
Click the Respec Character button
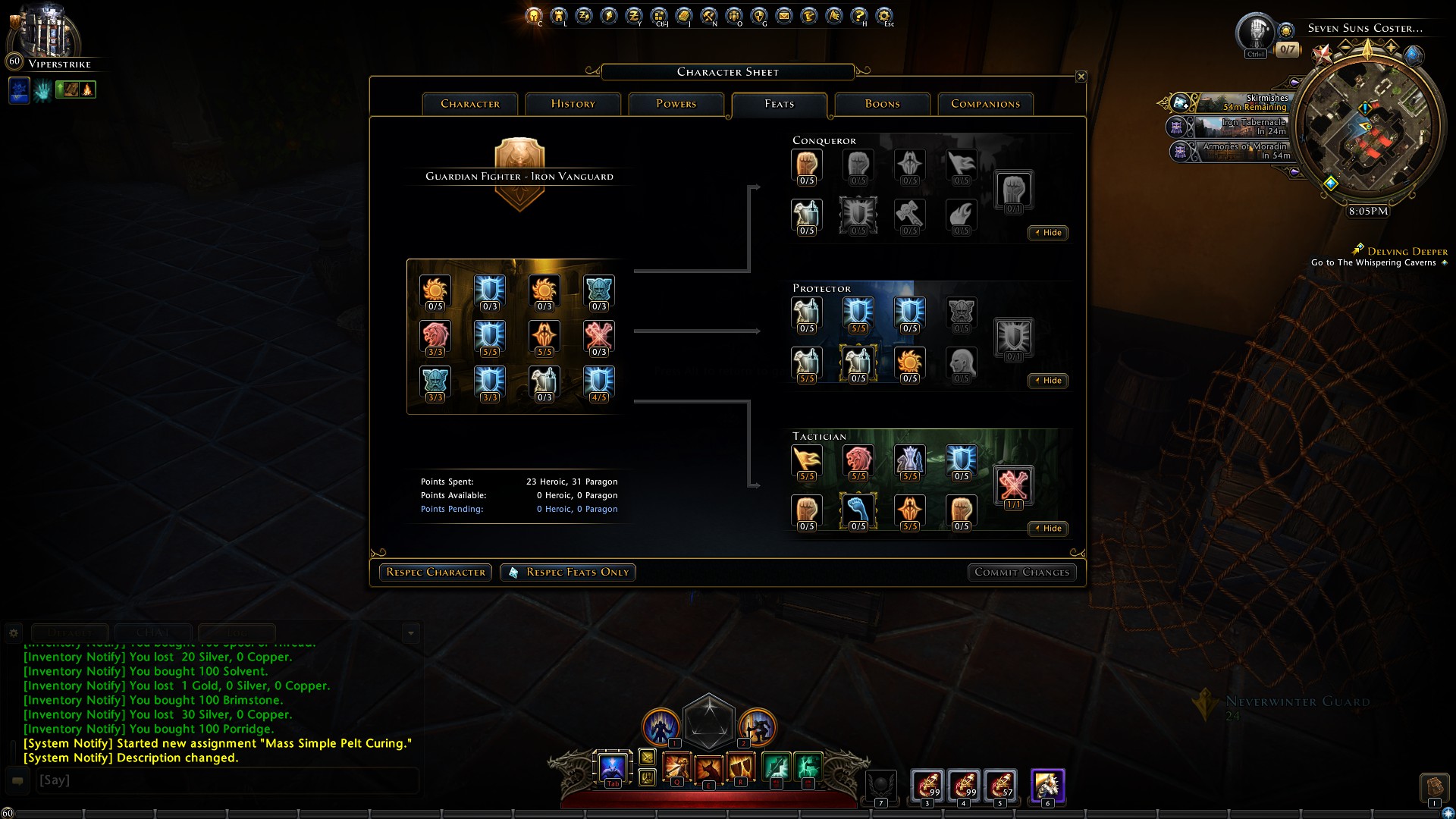tap(435, 573)
